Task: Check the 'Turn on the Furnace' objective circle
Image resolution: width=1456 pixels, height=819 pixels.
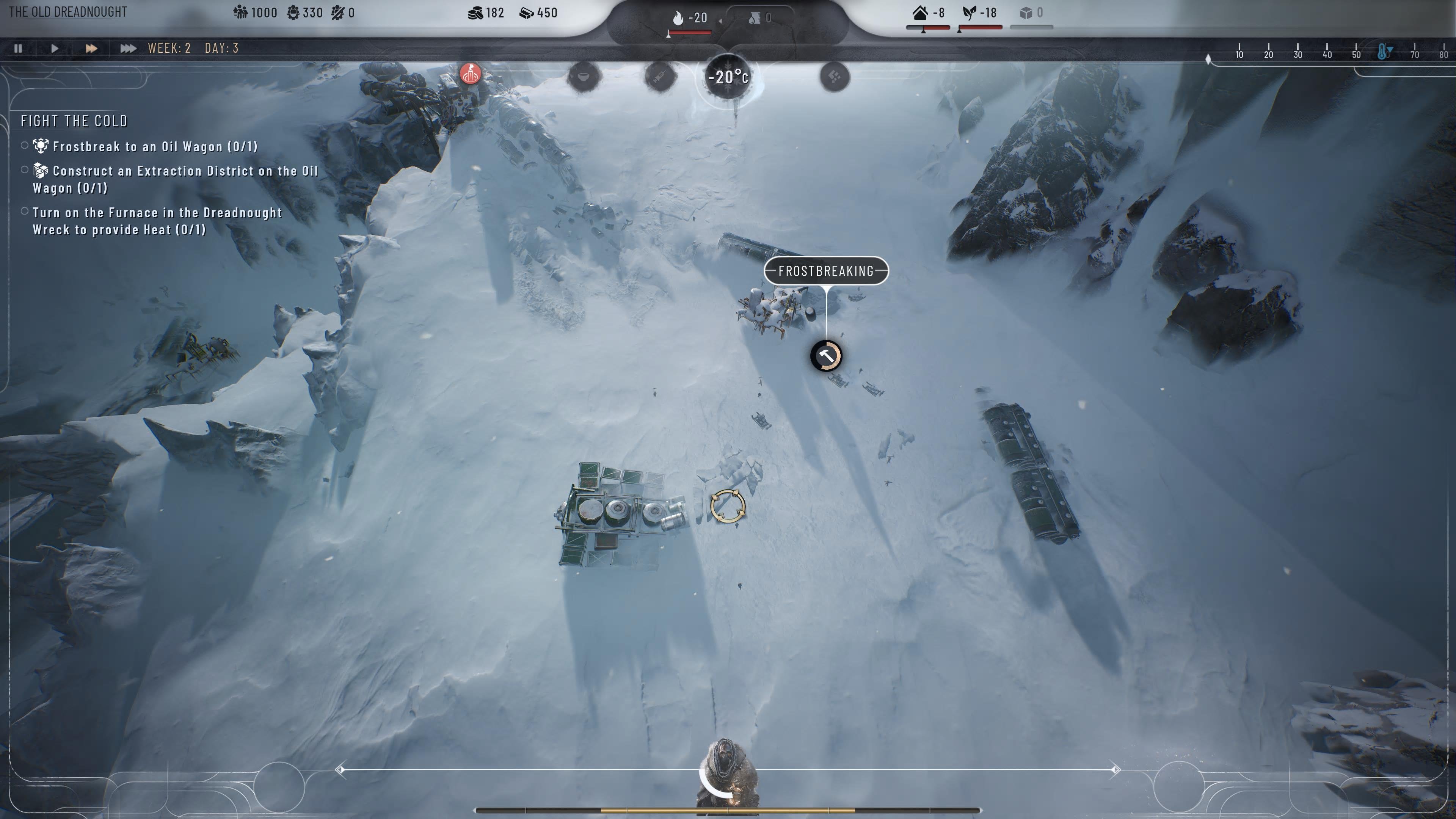Action: pyautogui.click(x=25, y=211)
